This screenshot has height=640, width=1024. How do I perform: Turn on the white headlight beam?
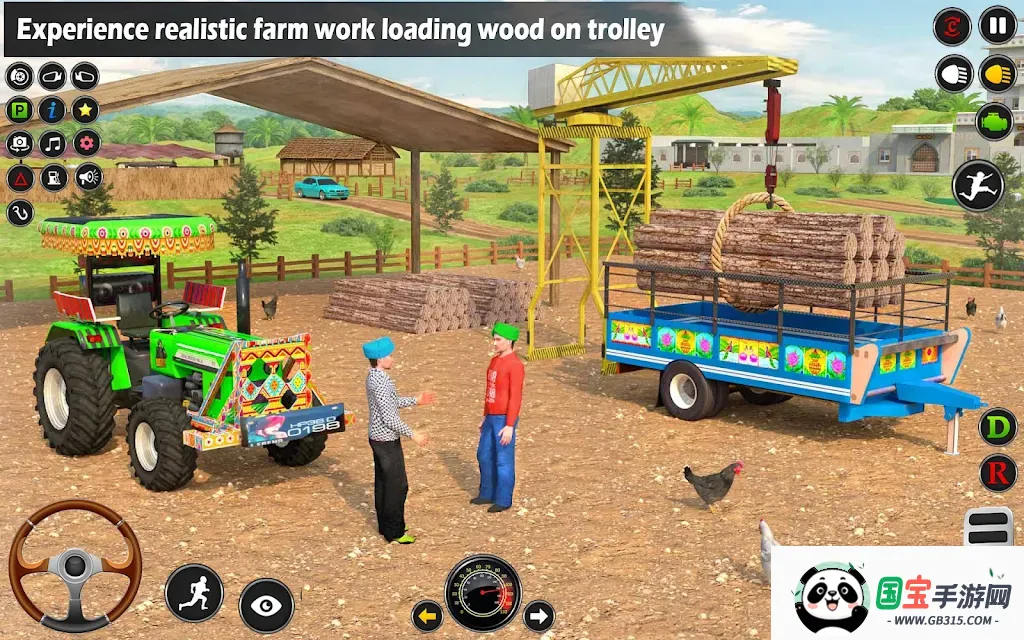[954, 73]
